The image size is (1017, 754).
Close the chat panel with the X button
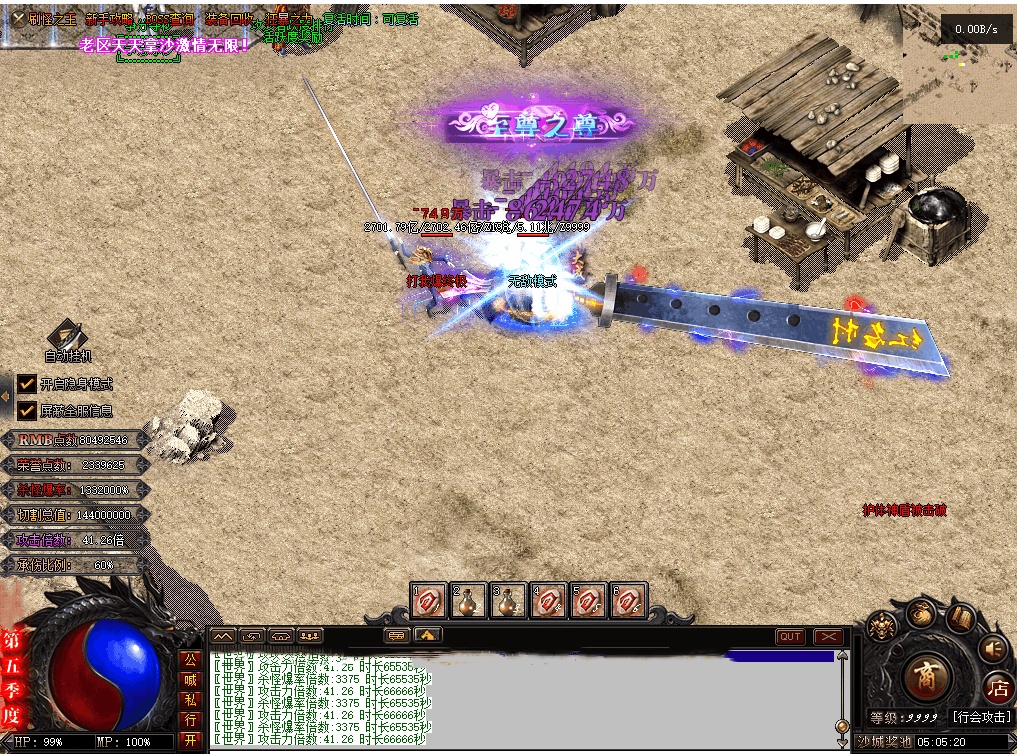point(828,636)
